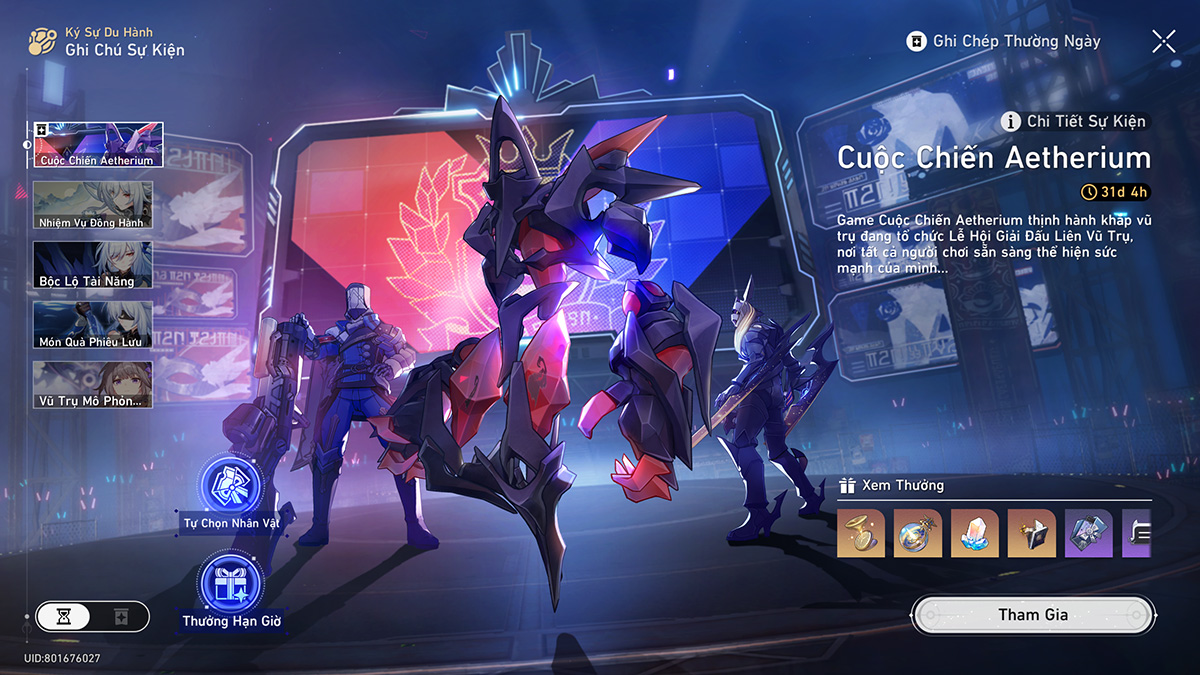The image size is (1200, 675).
Task: Join the event with Tham Gia
Action: [1033, 614]
